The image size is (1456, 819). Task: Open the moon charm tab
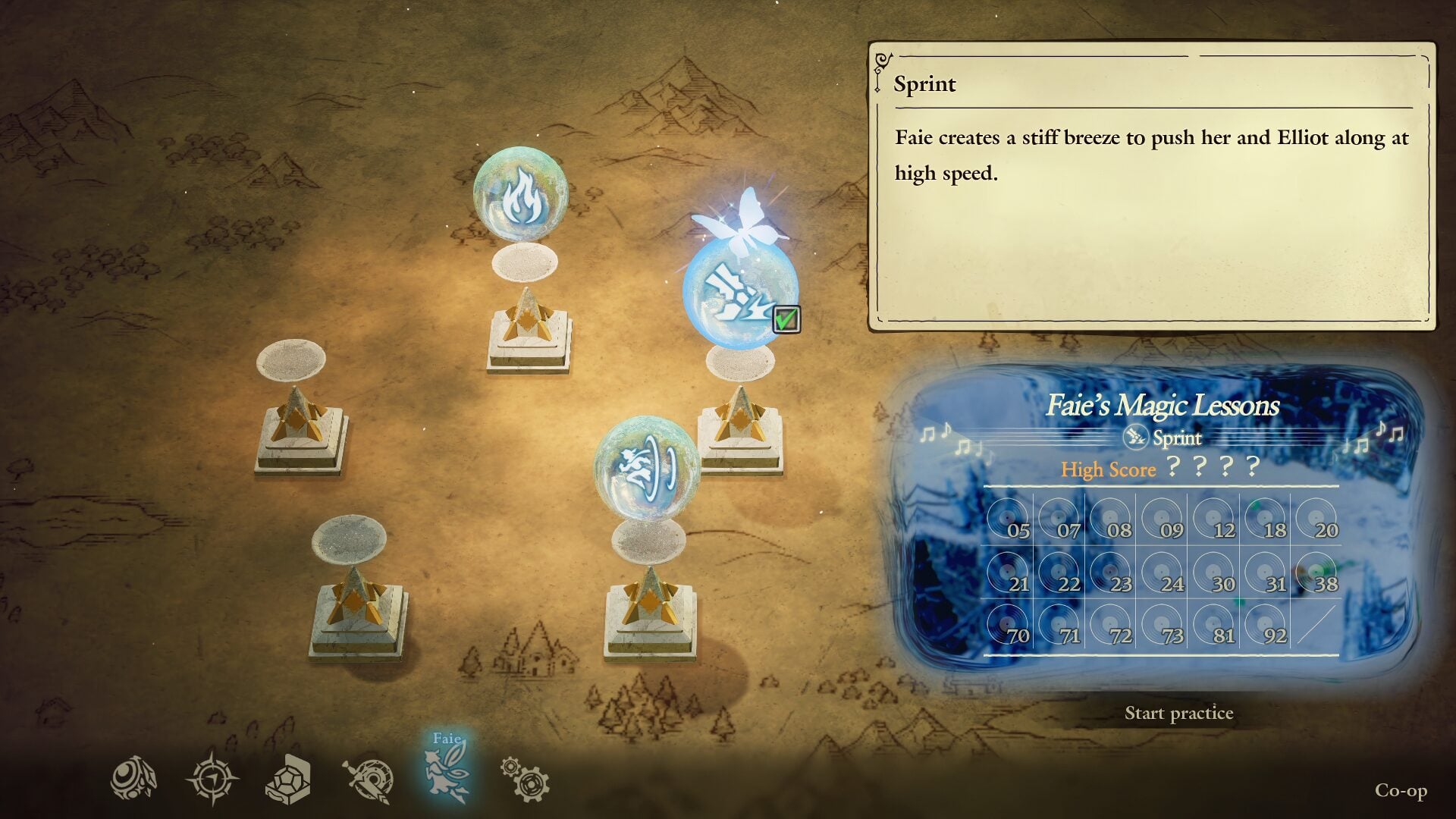pyautogui.click(x=134, y=779)
